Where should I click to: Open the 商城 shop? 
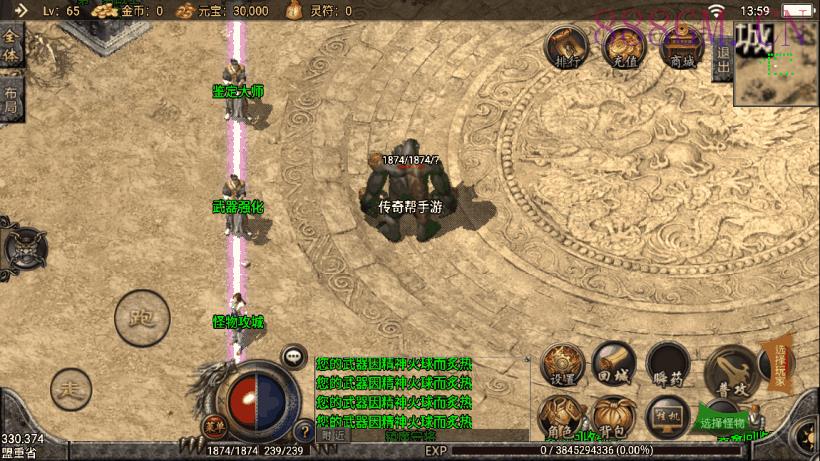click(683, 46)
